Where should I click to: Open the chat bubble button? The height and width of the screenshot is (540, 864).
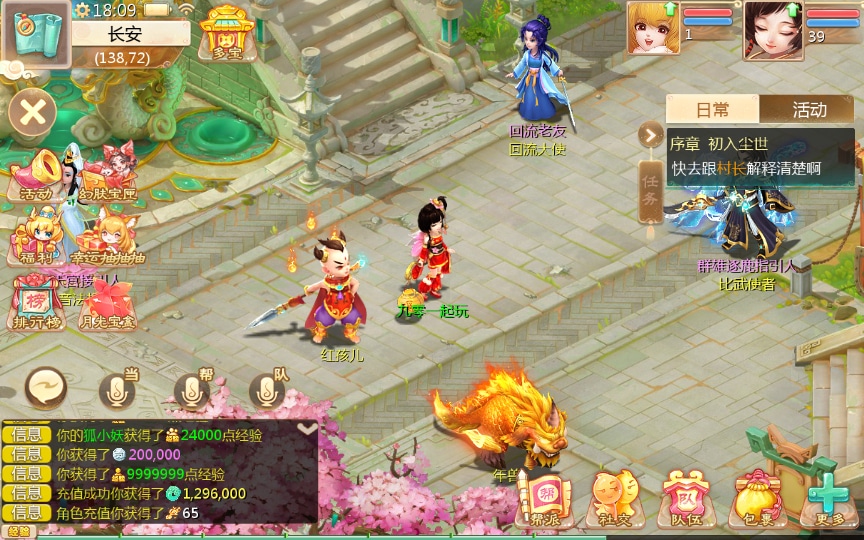click(x=45, y=388)
